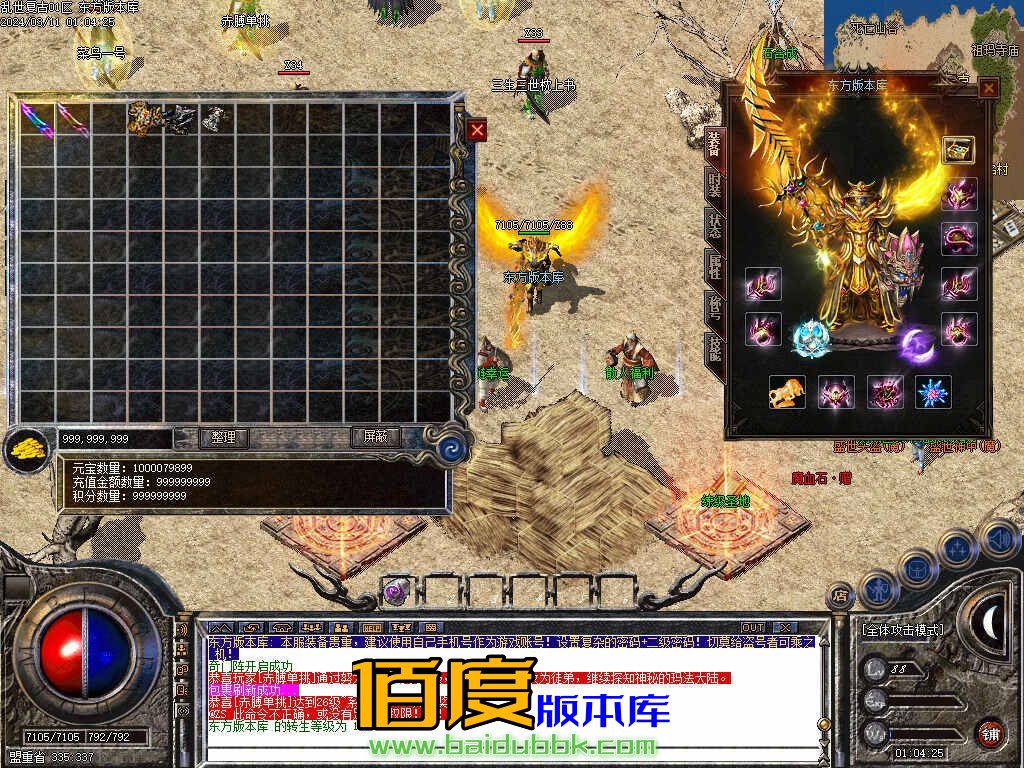Click the blue swirl button on the bag
This screenshot has width=1024, height=768.
[455, 449]
